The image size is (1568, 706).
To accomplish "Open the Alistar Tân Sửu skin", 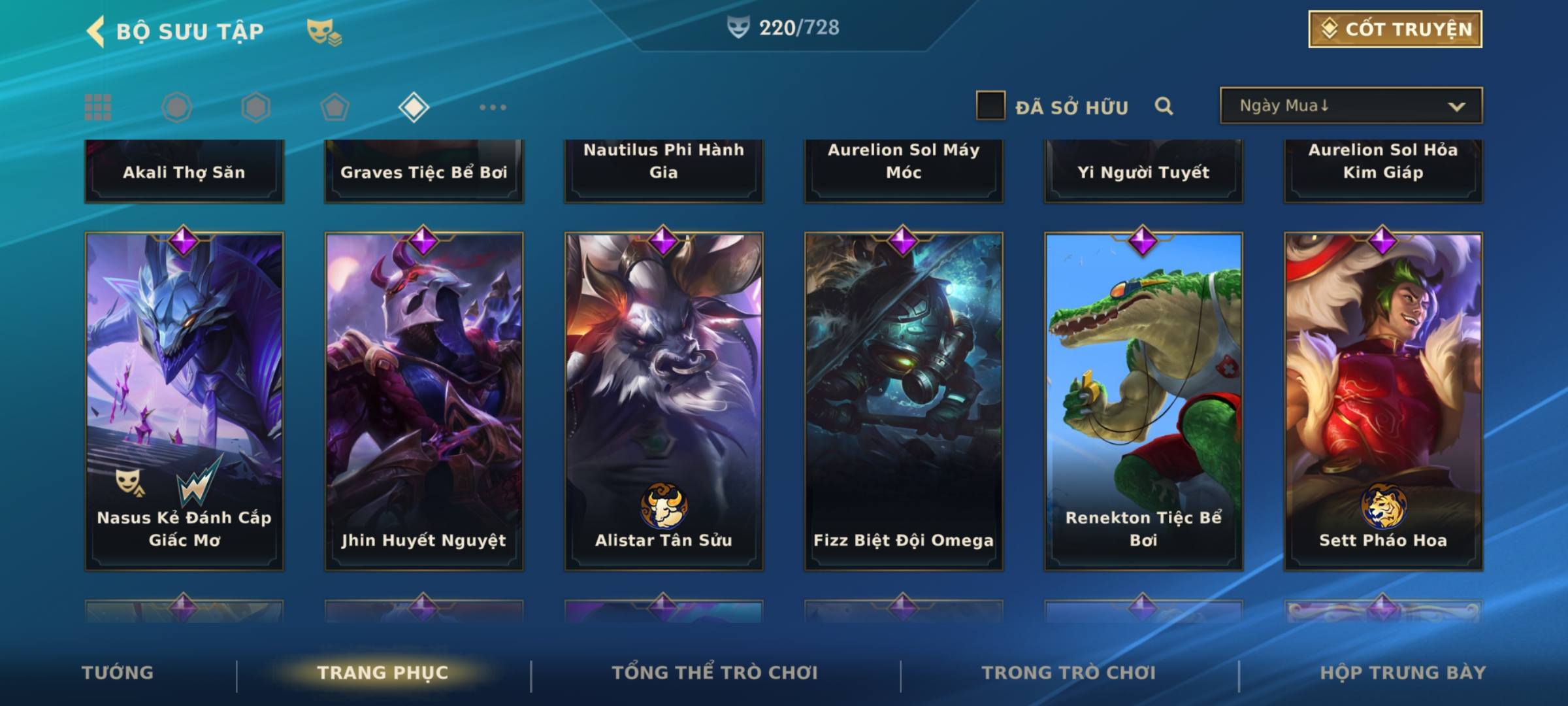I will pos(664,401).
